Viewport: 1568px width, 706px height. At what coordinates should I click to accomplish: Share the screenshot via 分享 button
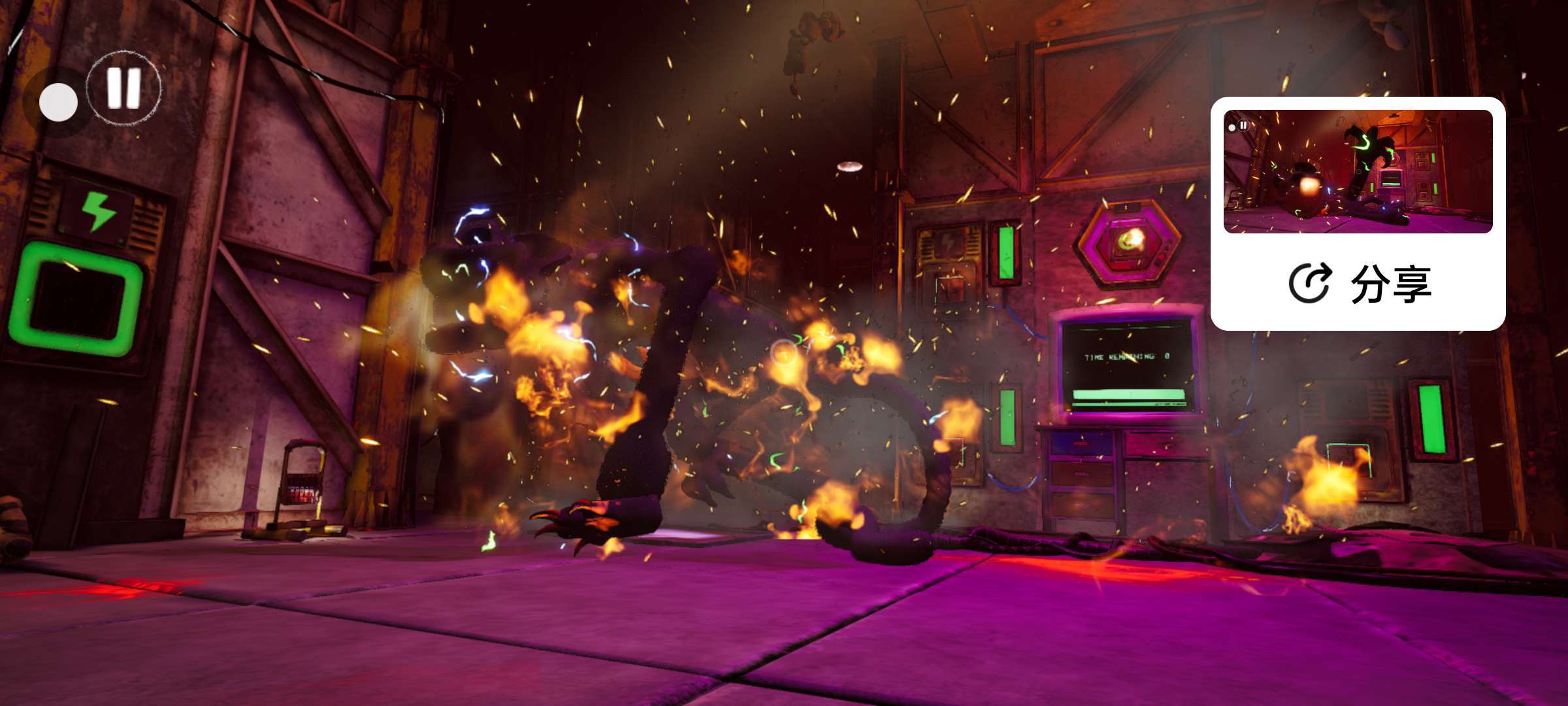pos(1359,284)
